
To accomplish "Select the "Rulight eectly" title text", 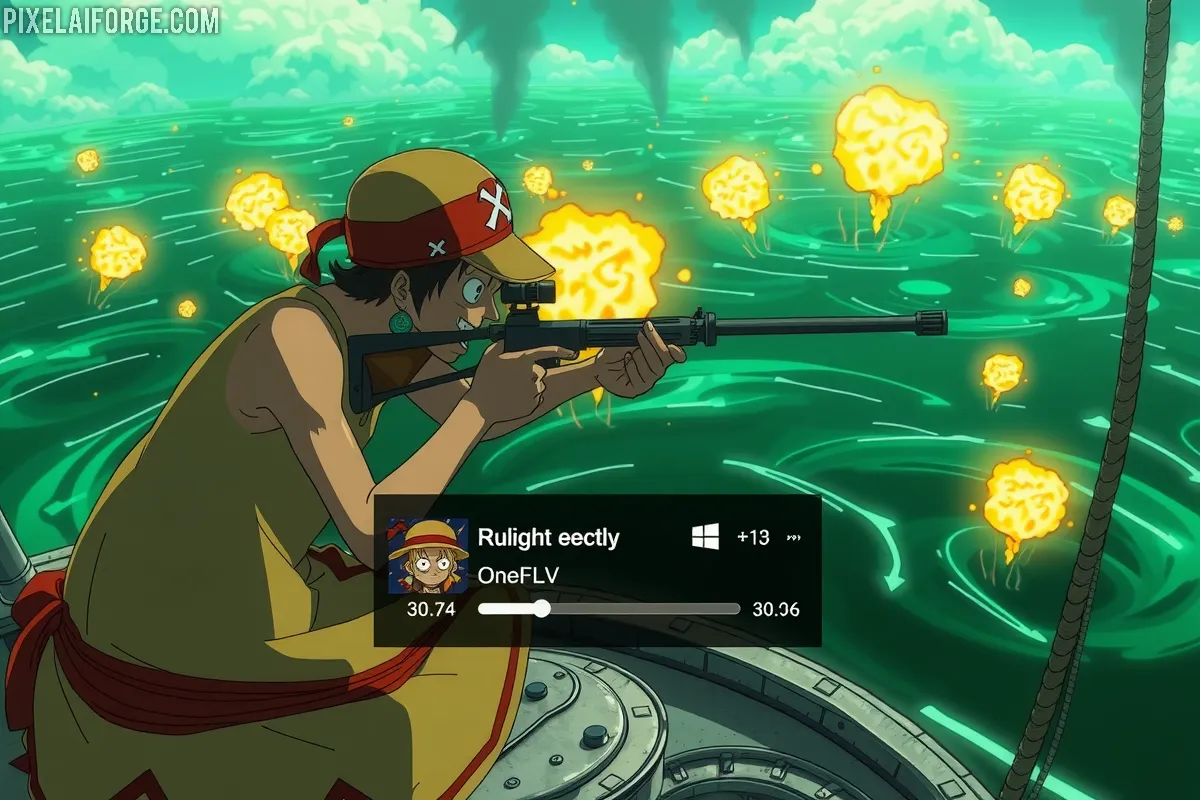I will coord(548,537).
